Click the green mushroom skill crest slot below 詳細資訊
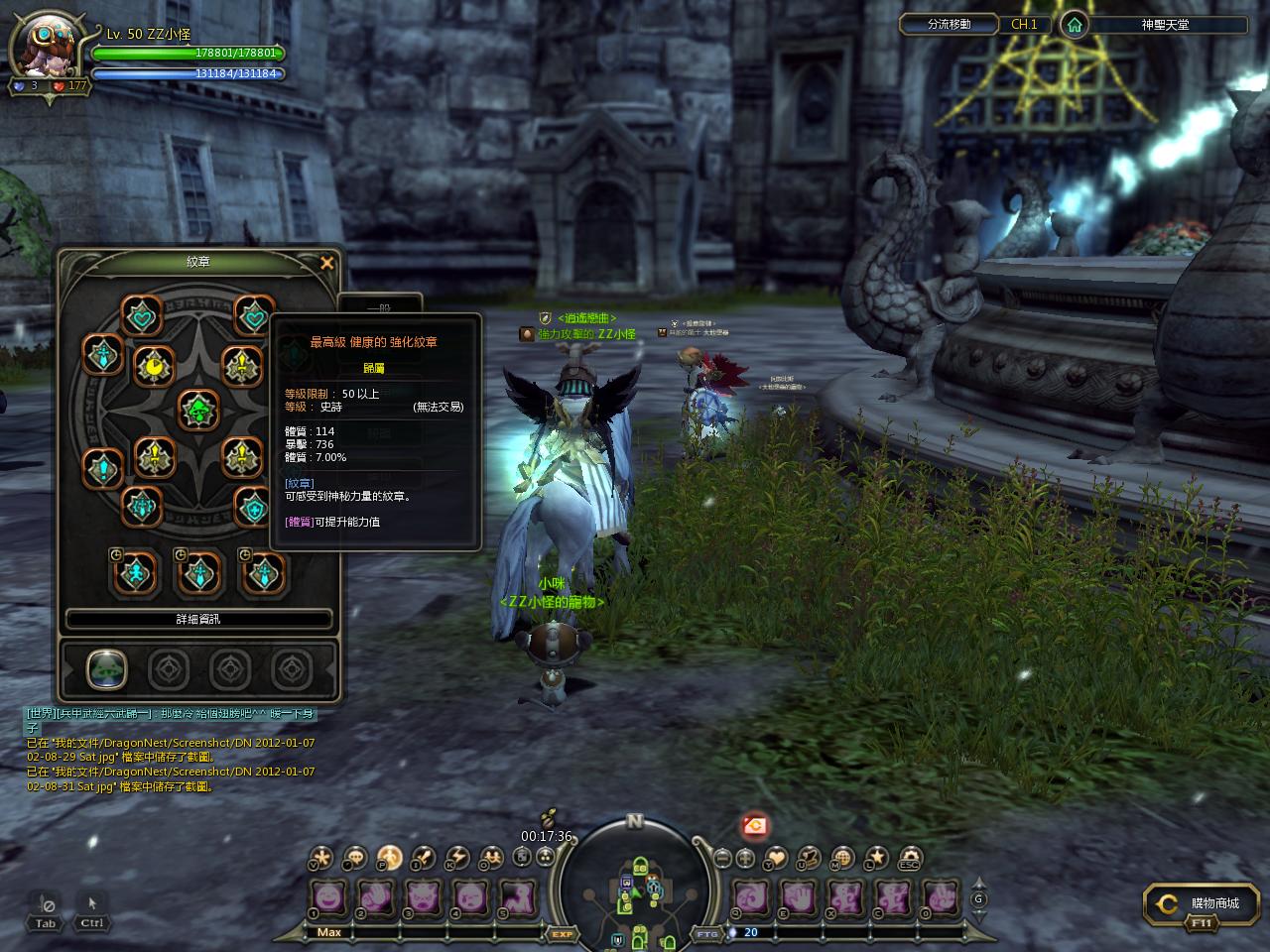 click(x=105, y=669)
